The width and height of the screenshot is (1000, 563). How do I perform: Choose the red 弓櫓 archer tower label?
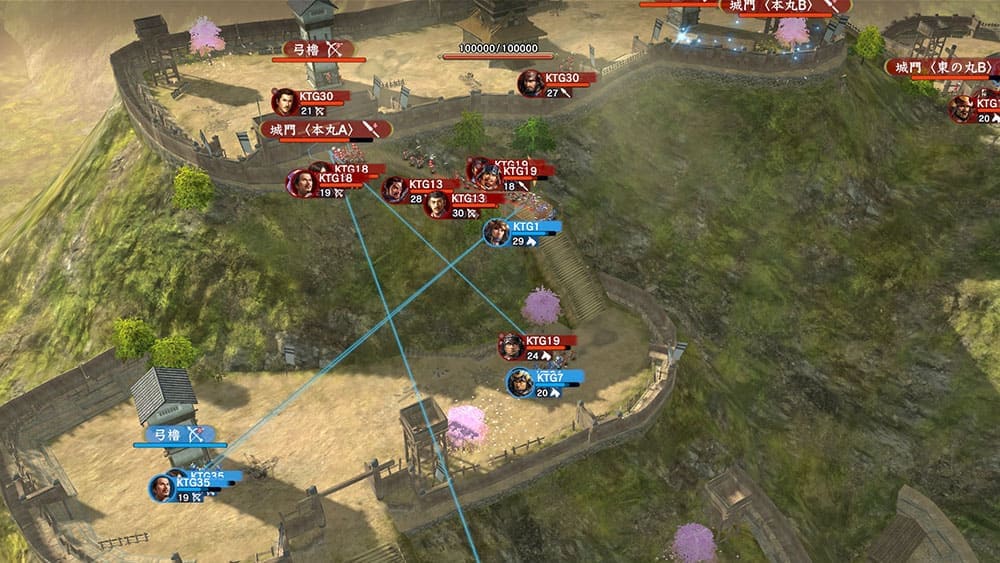tap(319, 48)
